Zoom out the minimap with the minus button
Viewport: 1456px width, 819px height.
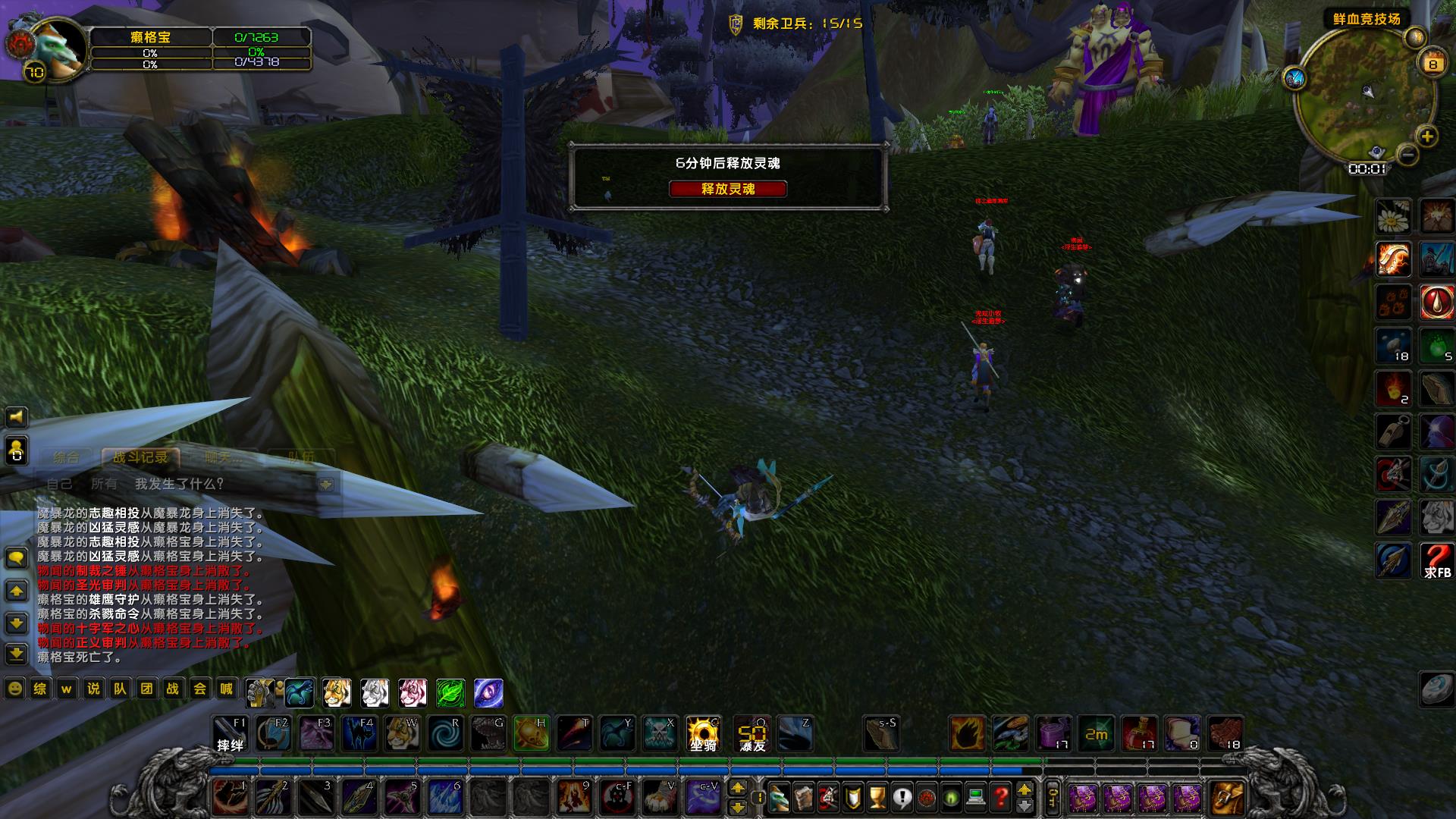[1407, 155]
